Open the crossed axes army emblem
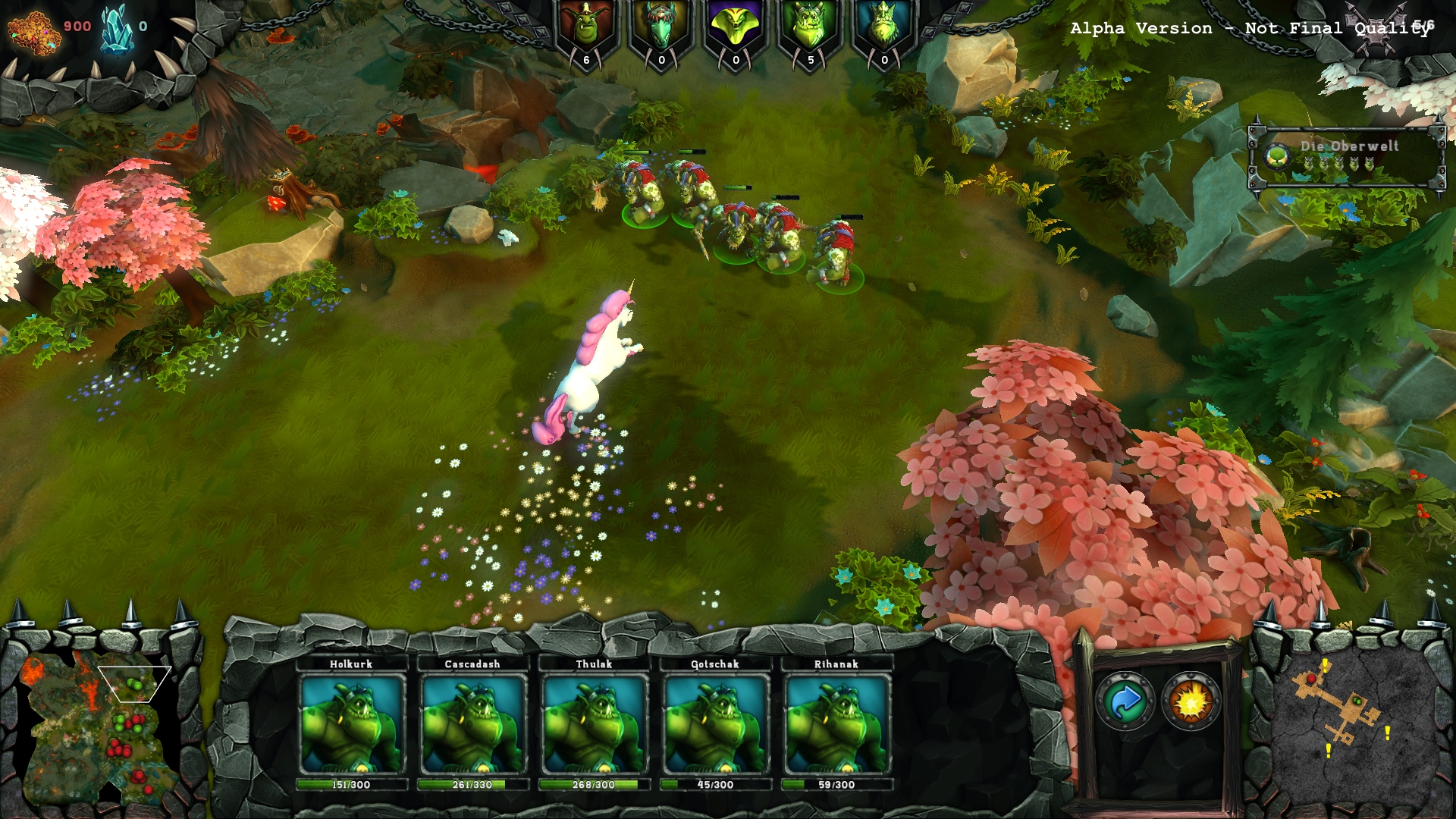The height and width of the screenshot is (819, 1456). pos(1376,32)
